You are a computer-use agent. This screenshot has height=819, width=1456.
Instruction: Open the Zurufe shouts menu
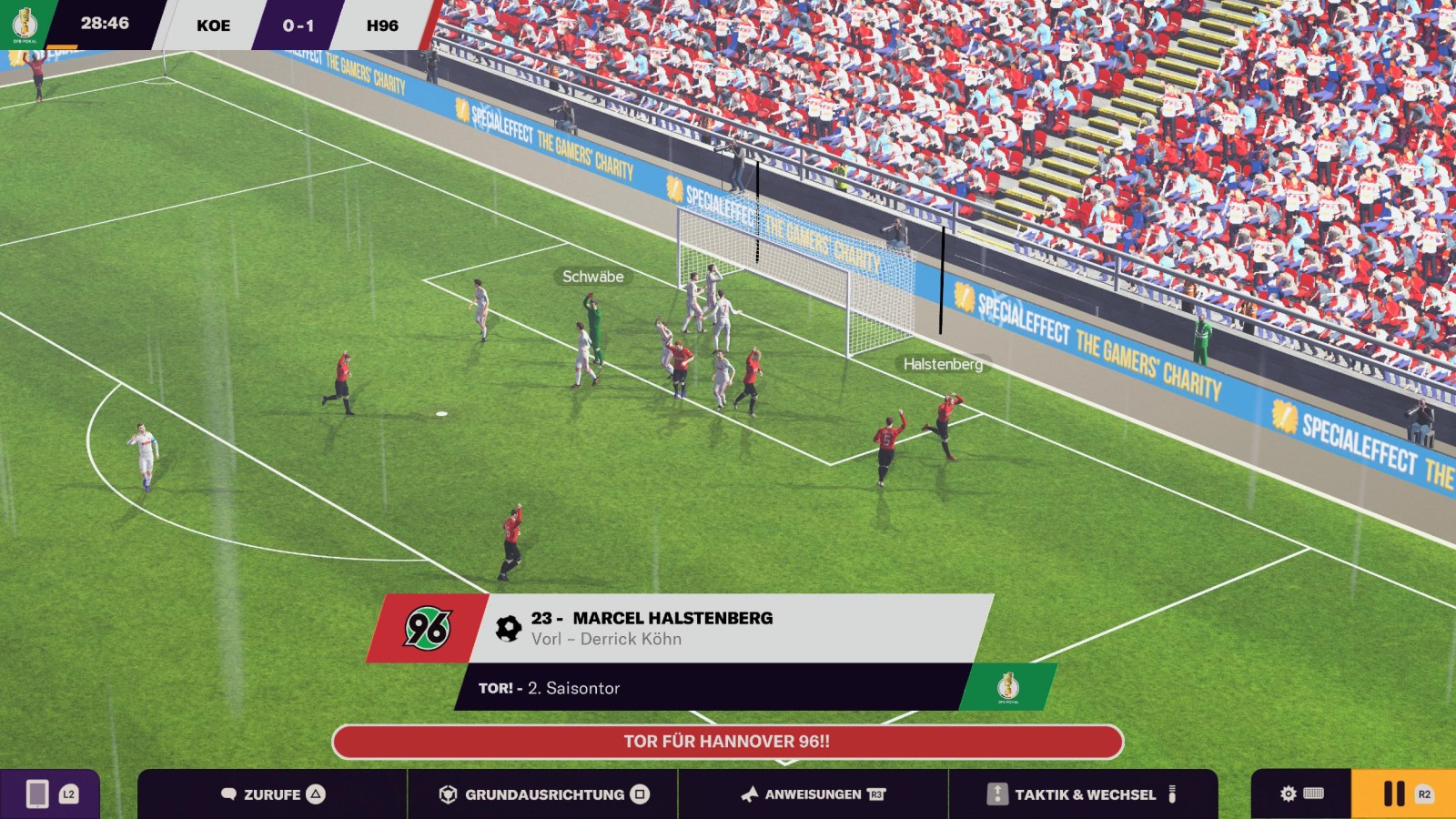point(272,794)
